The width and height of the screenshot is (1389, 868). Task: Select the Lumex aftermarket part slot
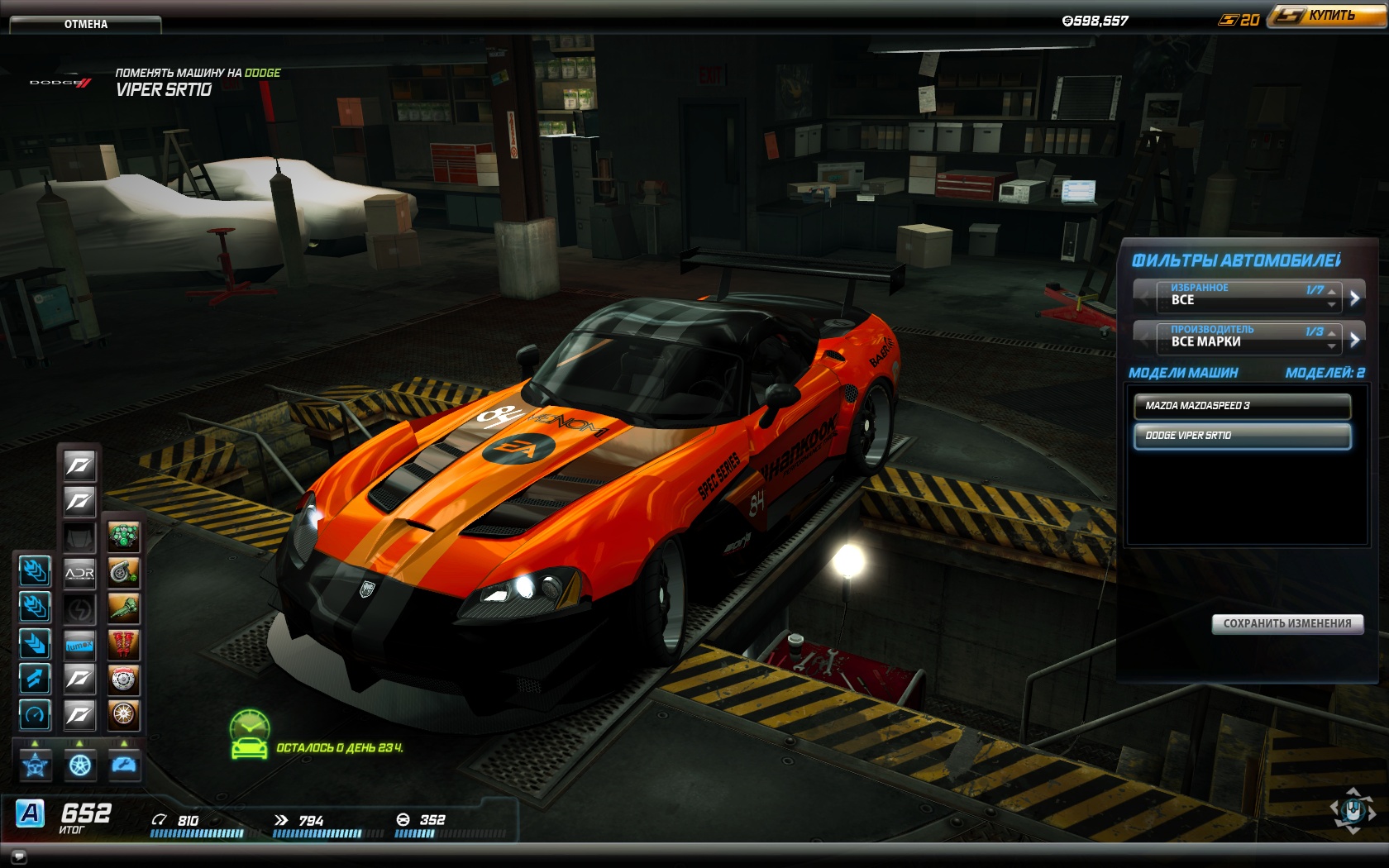[x=79, y=645]
